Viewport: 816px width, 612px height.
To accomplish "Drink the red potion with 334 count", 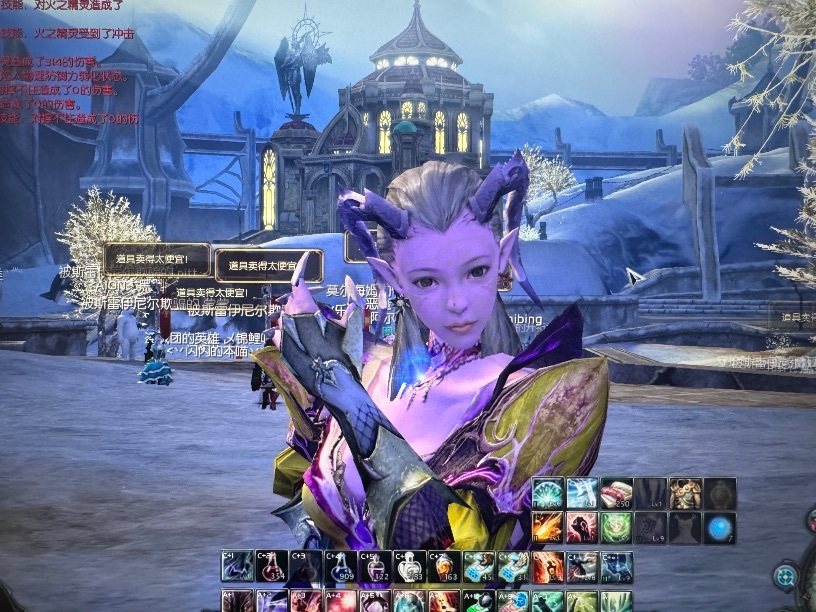I will (272, 566).
